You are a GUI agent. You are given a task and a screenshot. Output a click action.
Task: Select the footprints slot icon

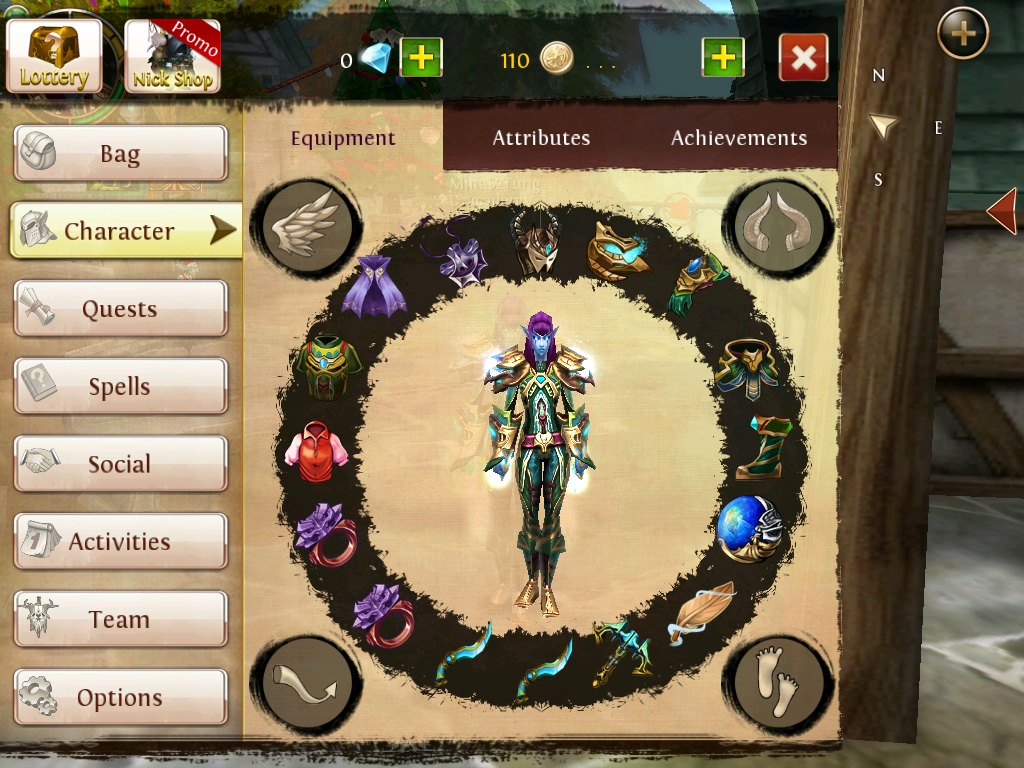[778, 682]
